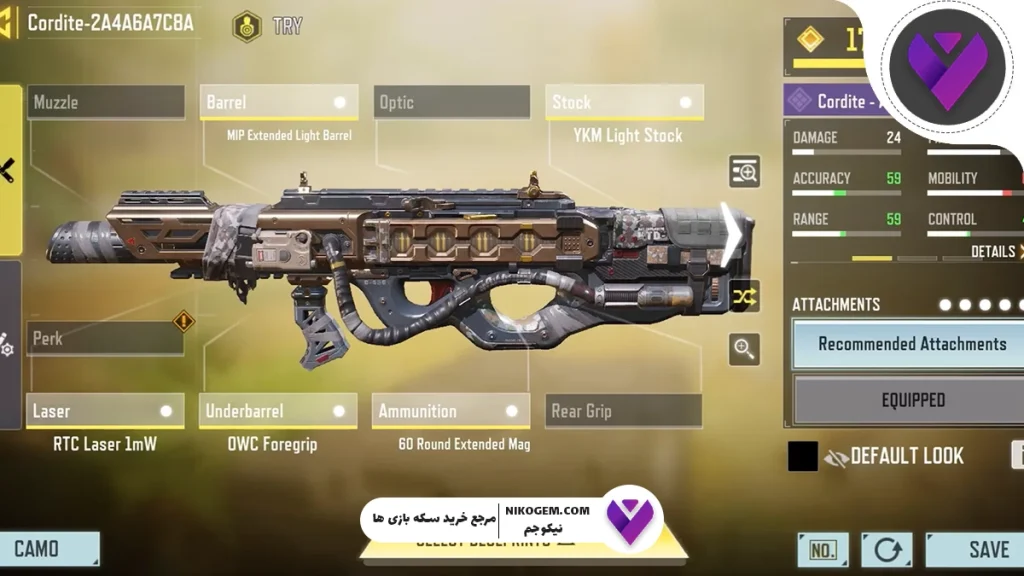
Task: Open the CAMO menu
Action: click(x=49, y=549)
